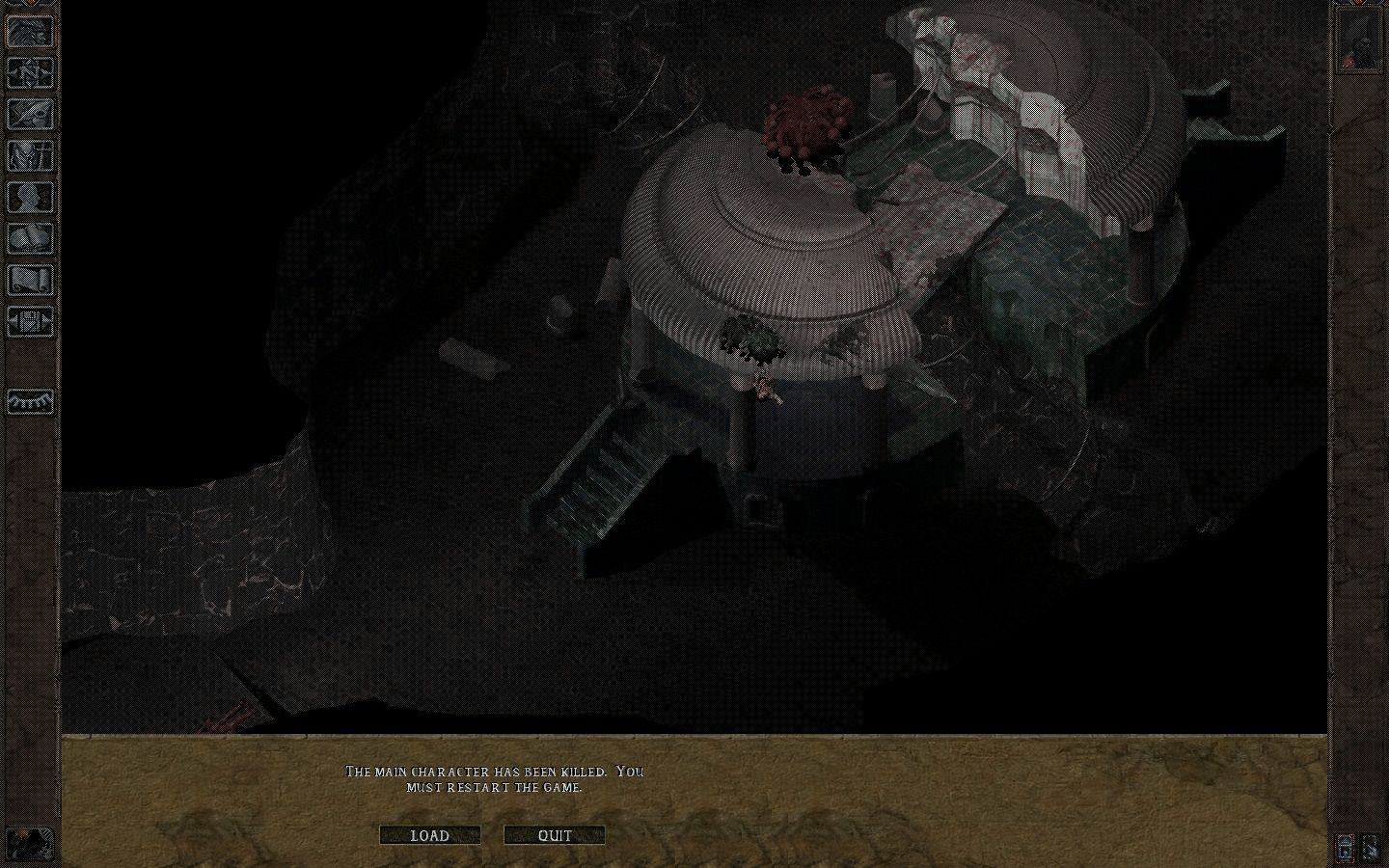This screenshot has height=868, width=1389.
Task: Load a saved game
Action: pyautogui.click(x=430, y=835)
